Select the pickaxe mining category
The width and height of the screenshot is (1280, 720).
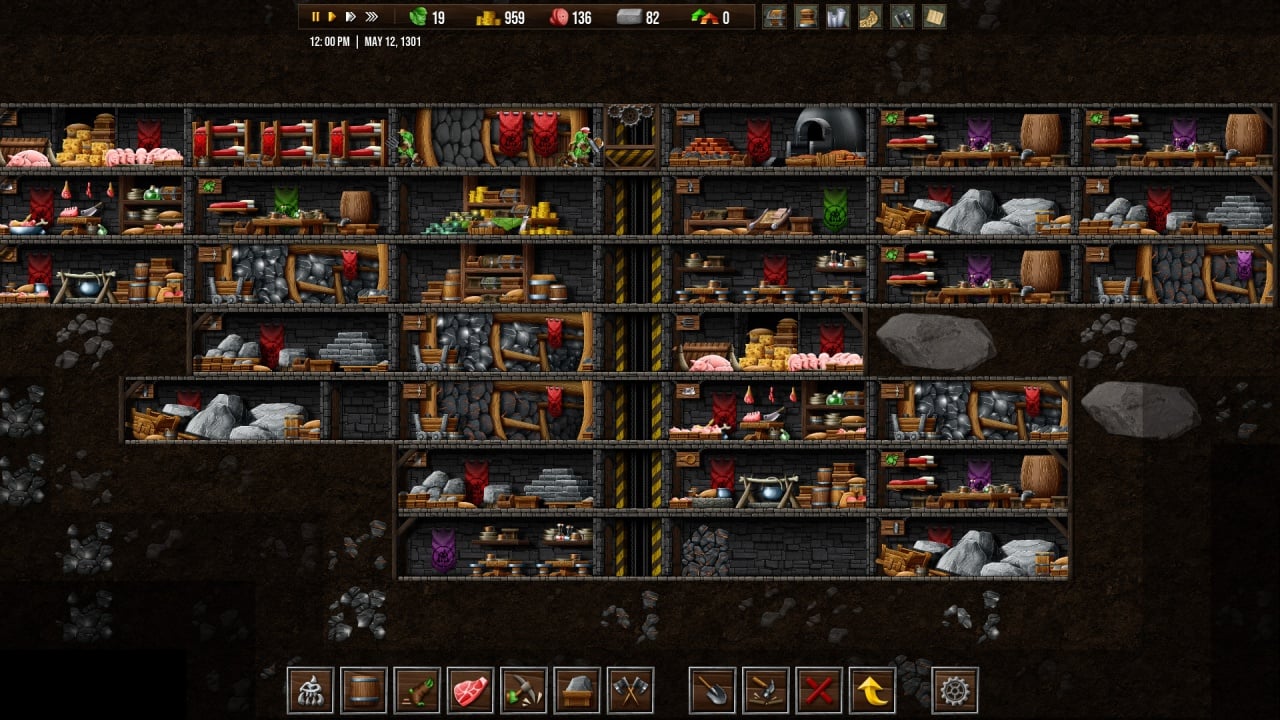coord(524,690)
